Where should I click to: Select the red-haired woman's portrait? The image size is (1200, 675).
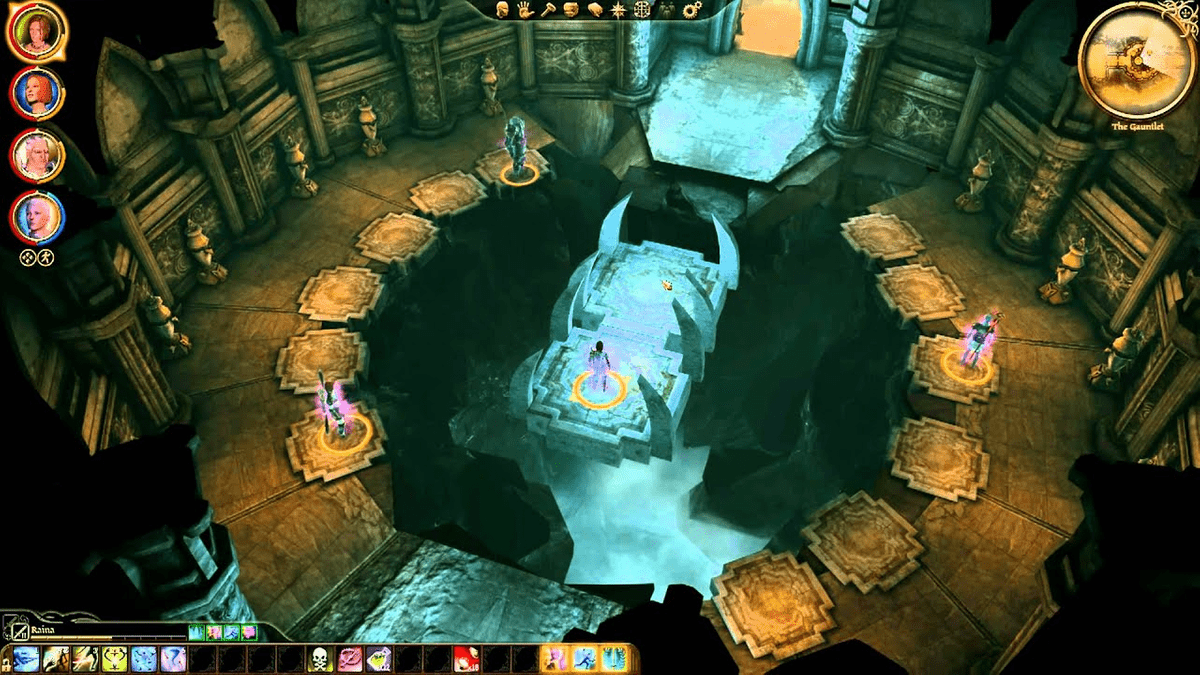(x=37, y=94)
